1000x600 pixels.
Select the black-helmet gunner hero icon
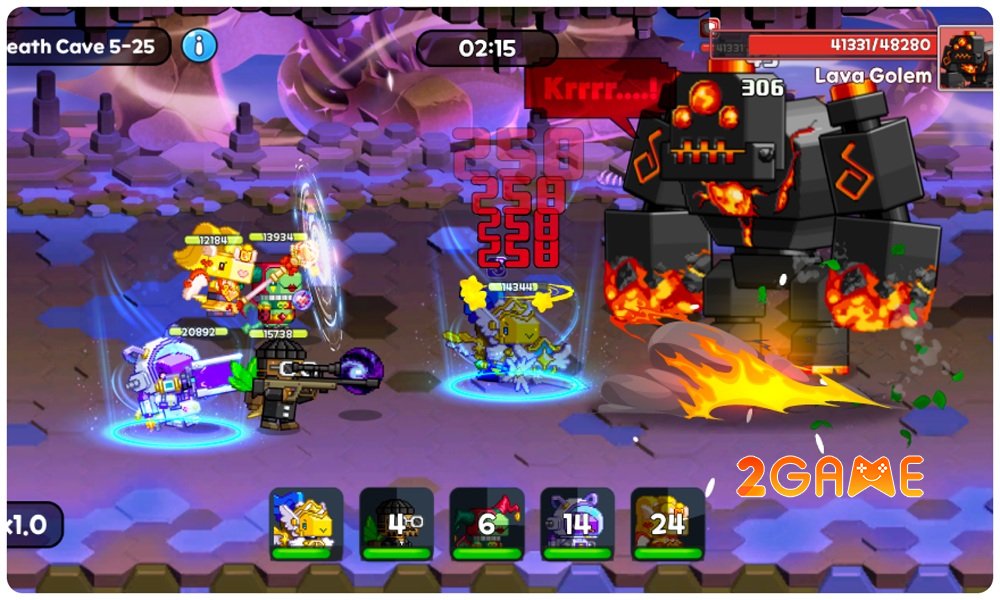tap(397, 523)
